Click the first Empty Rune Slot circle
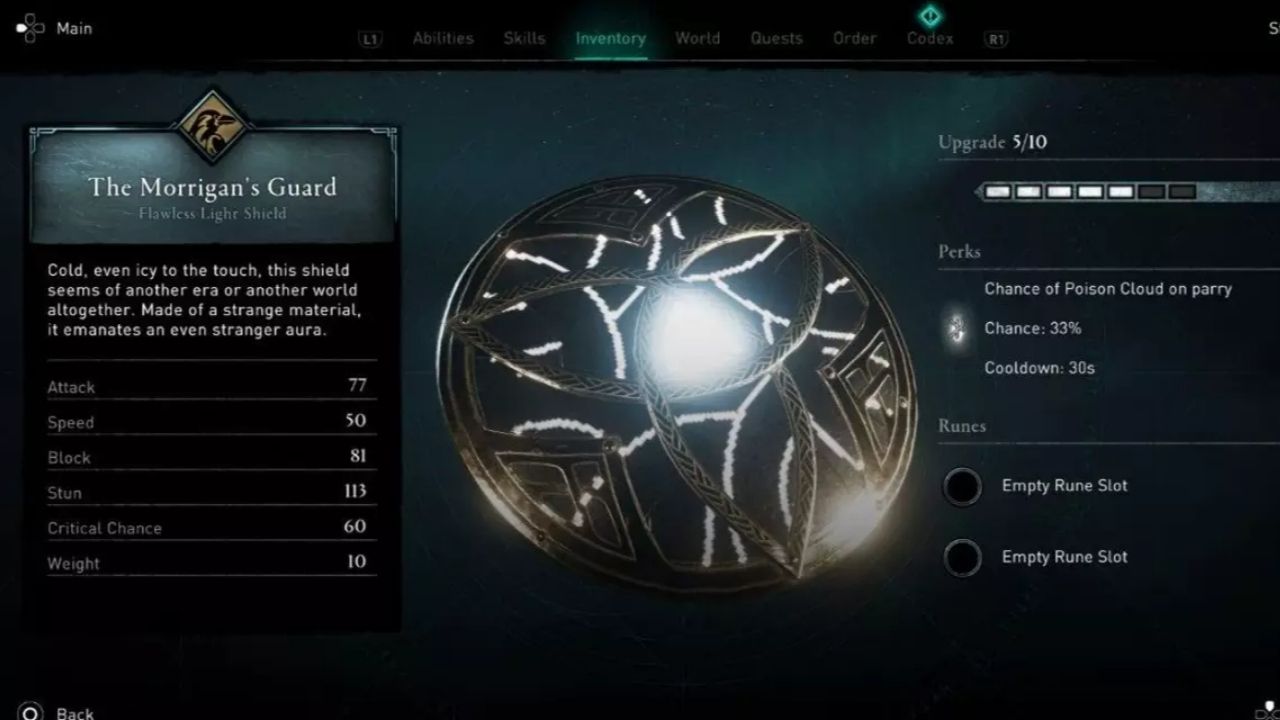The image size is (1280, 720). (963, 486)
